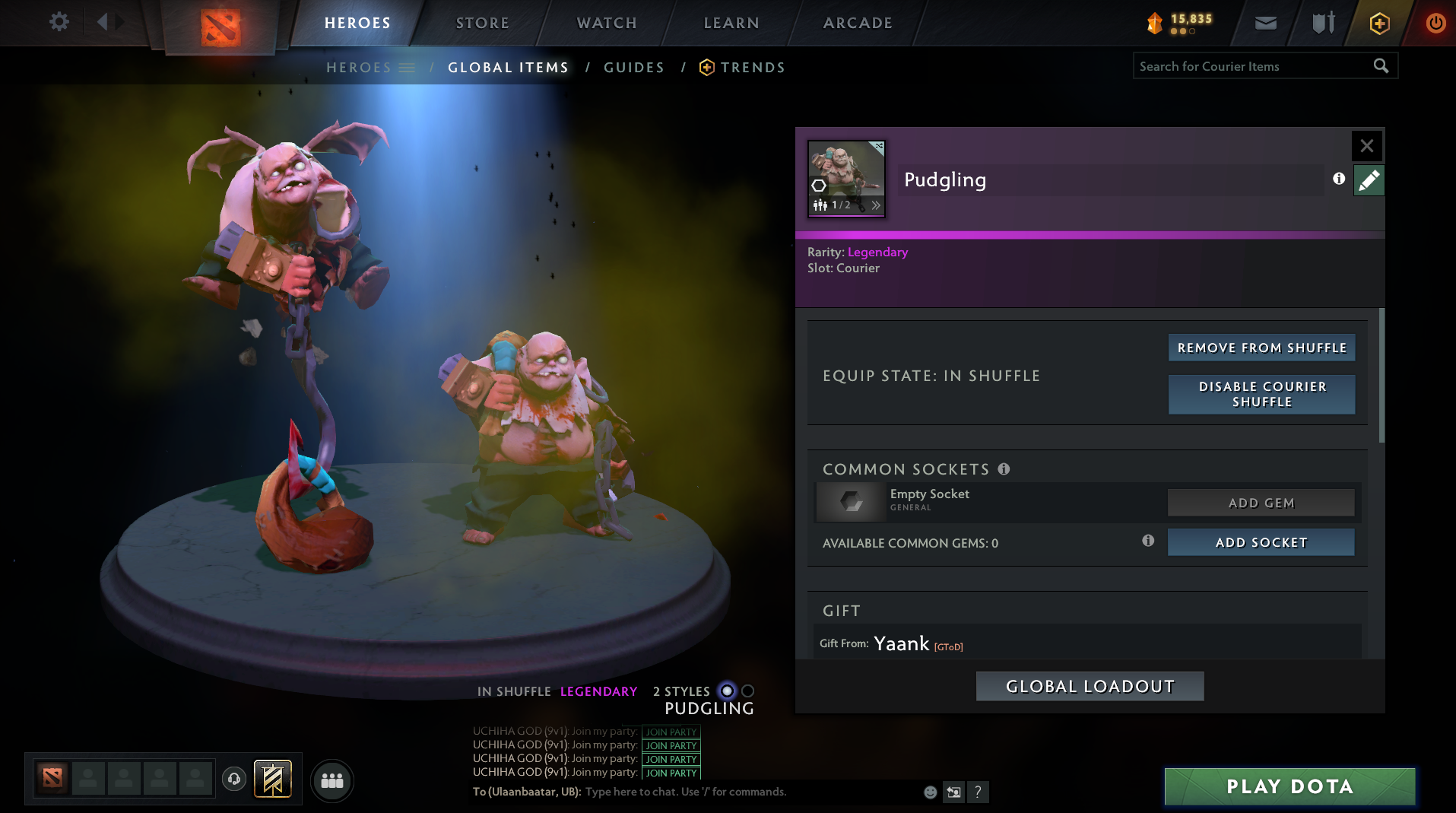Screen dimensions: 1456x813
Task: Select the second Pudgling style radio
Action: point(748,691)
